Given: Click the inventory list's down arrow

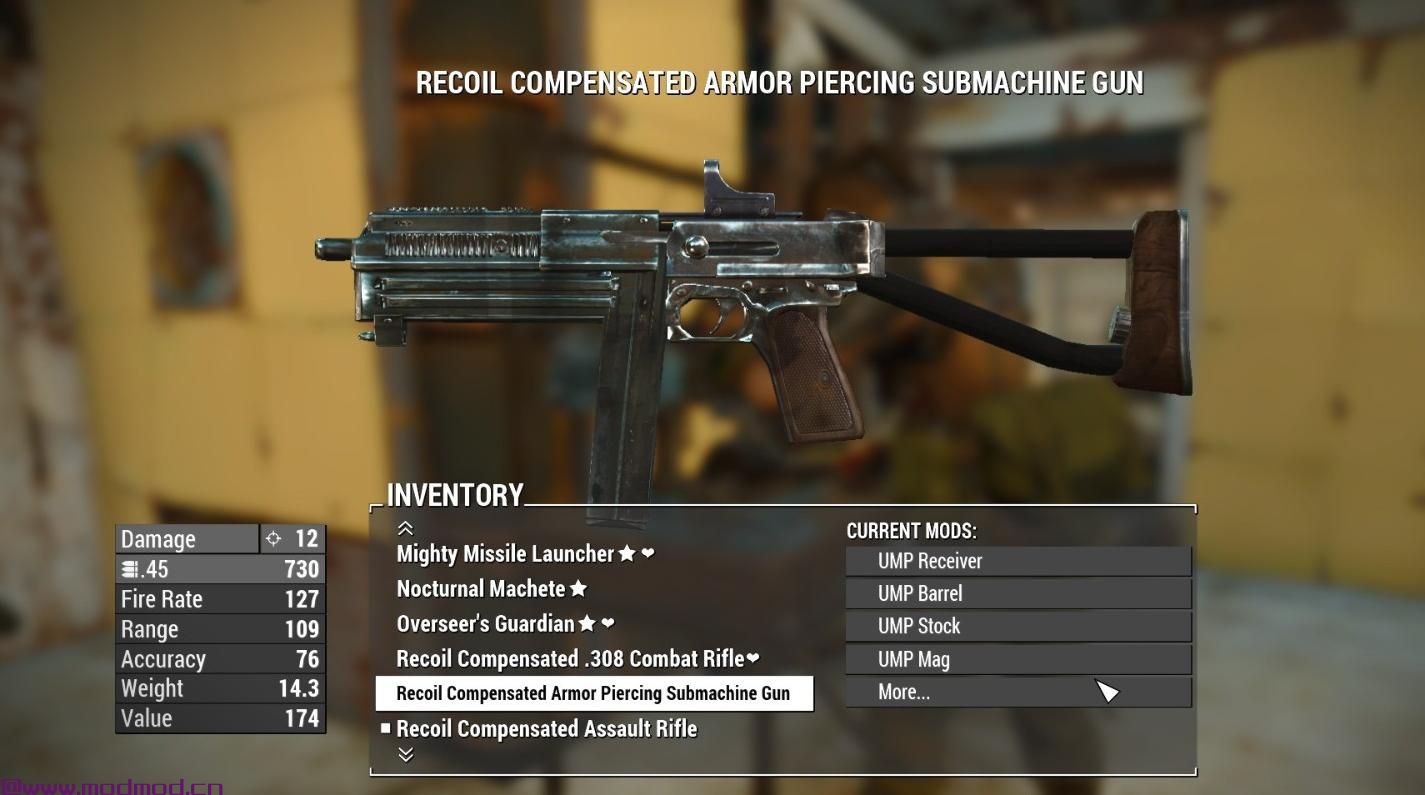Looking at the screenshot, I should (x=405, y=755).
